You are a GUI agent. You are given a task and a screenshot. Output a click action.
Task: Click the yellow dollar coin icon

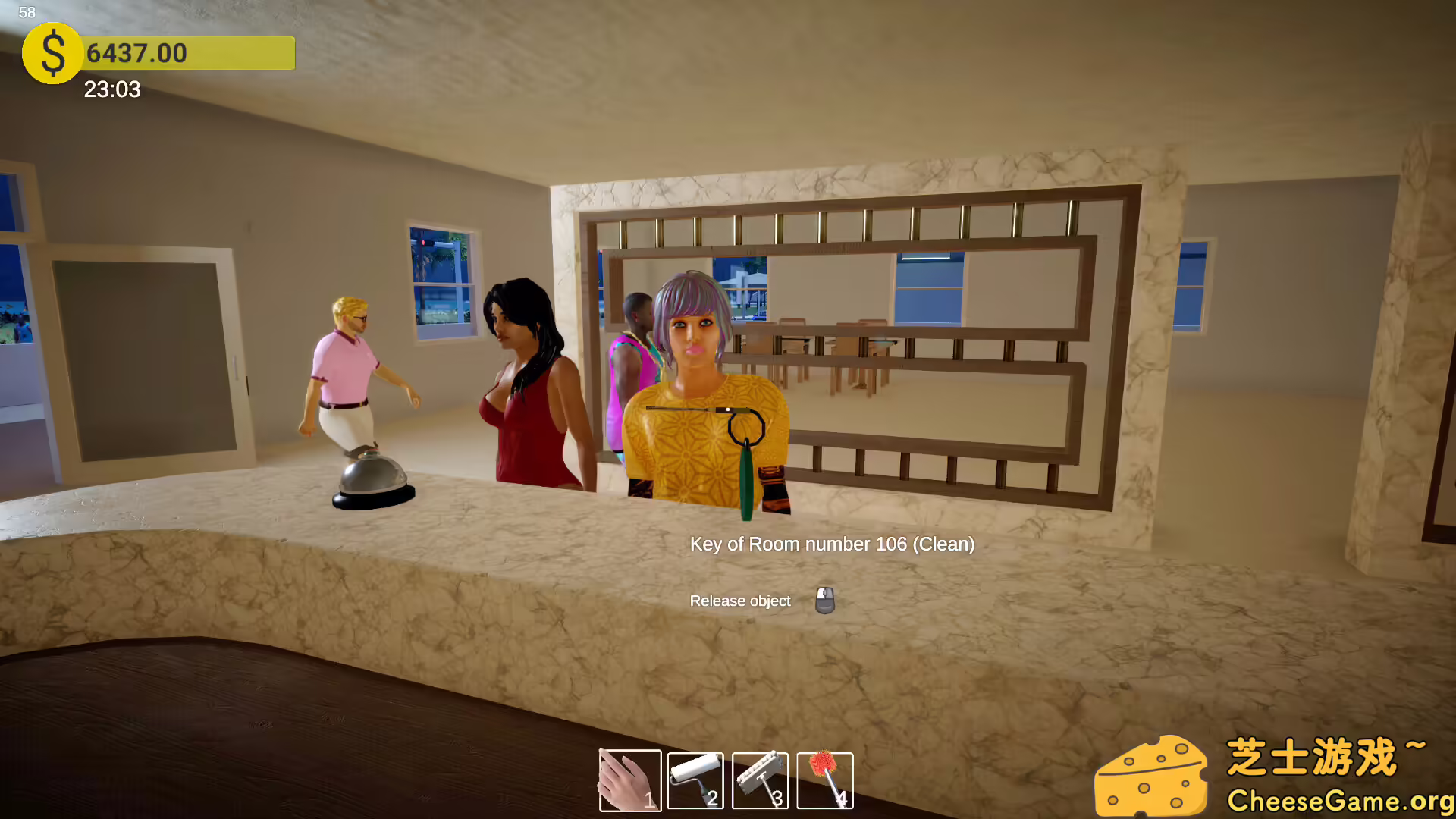(52, 54)
